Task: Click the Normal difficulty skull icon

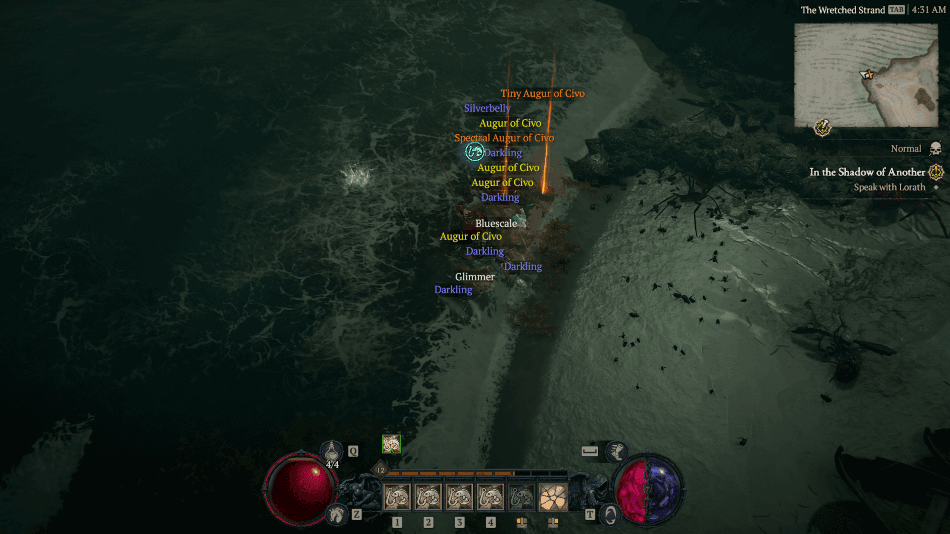Action: 935,149
